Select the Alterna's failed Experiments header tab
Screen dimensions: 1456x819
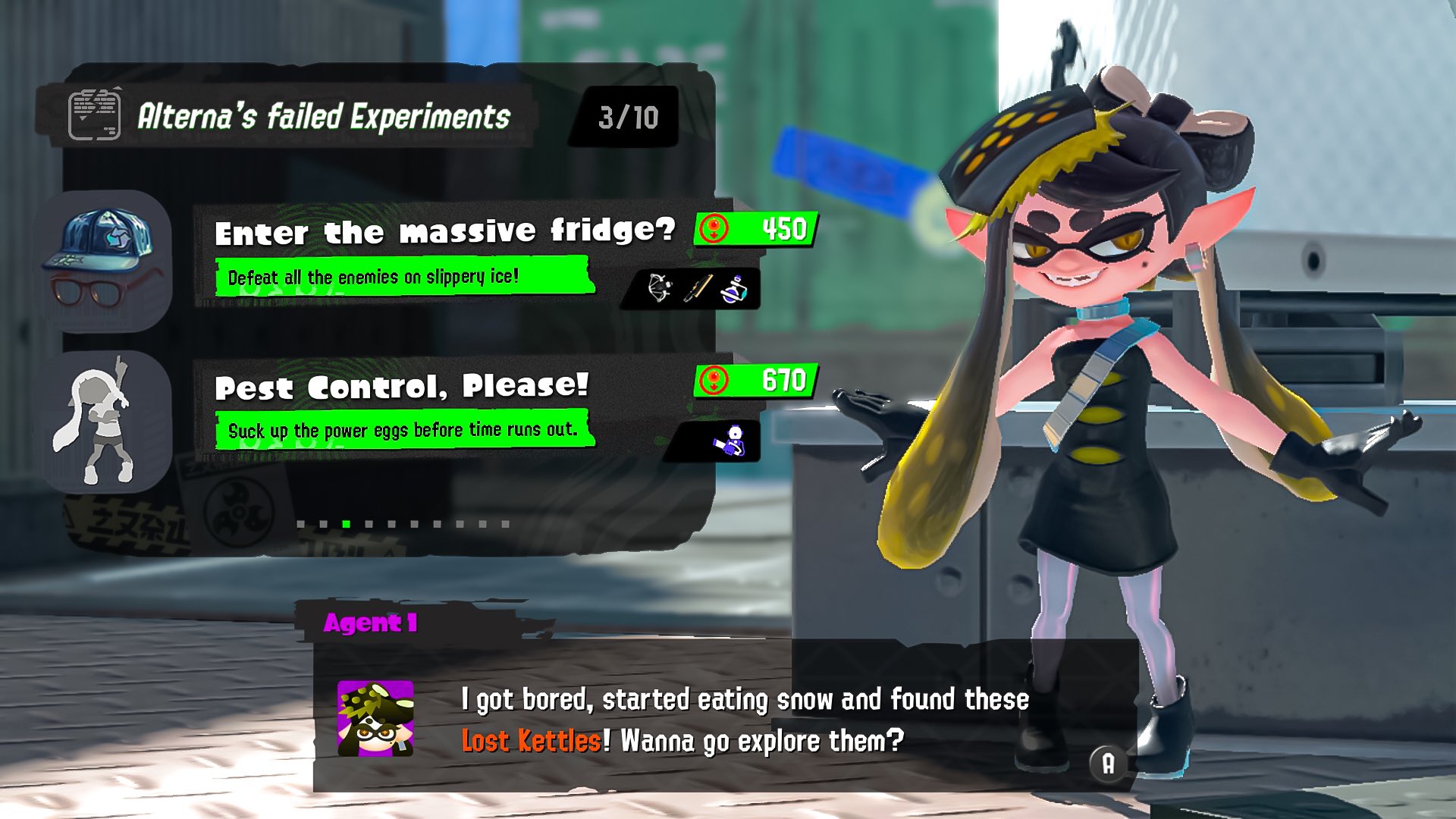tap(324, 115)
